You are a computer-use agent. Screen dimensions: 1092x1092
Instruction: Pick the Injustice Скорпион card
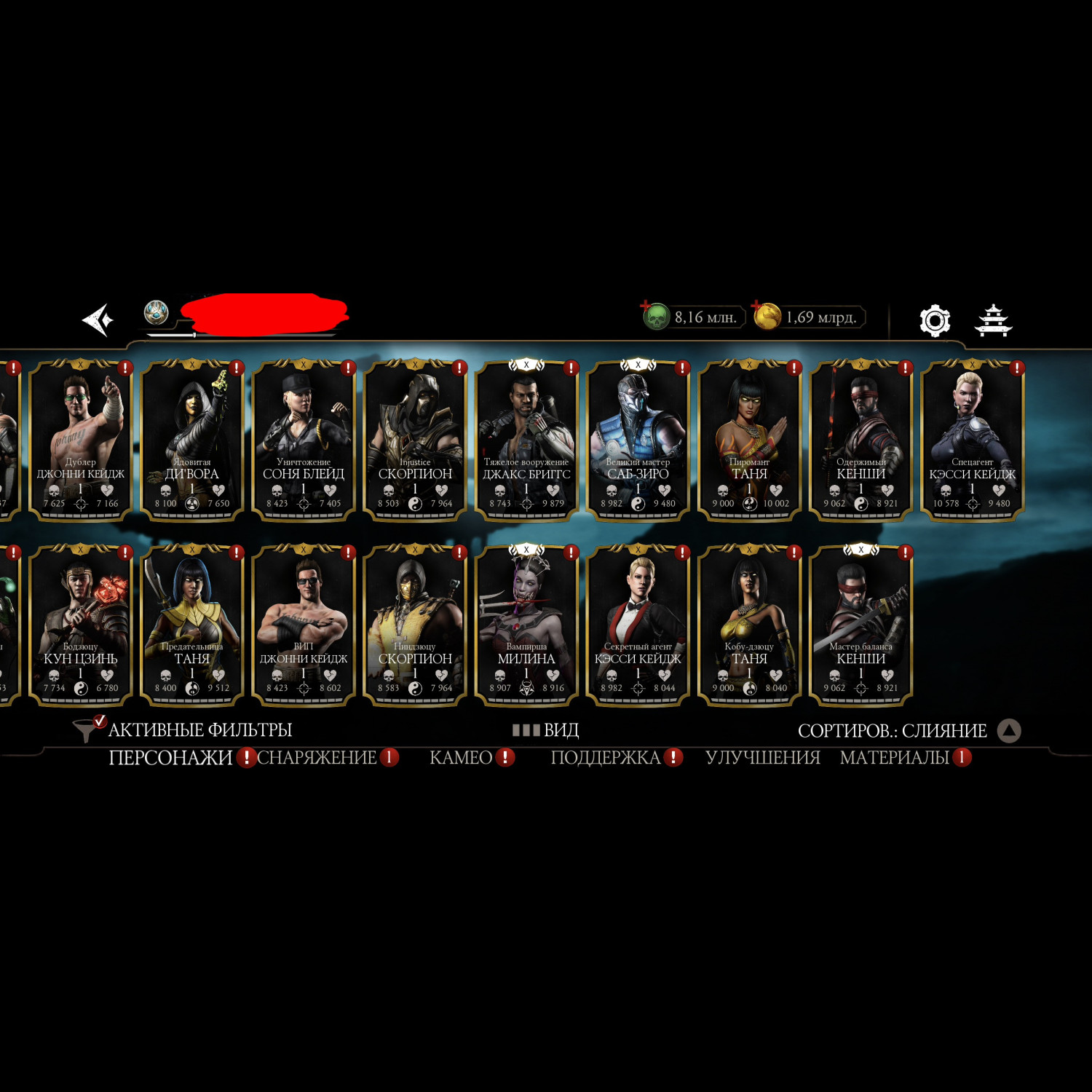point(415,439)
